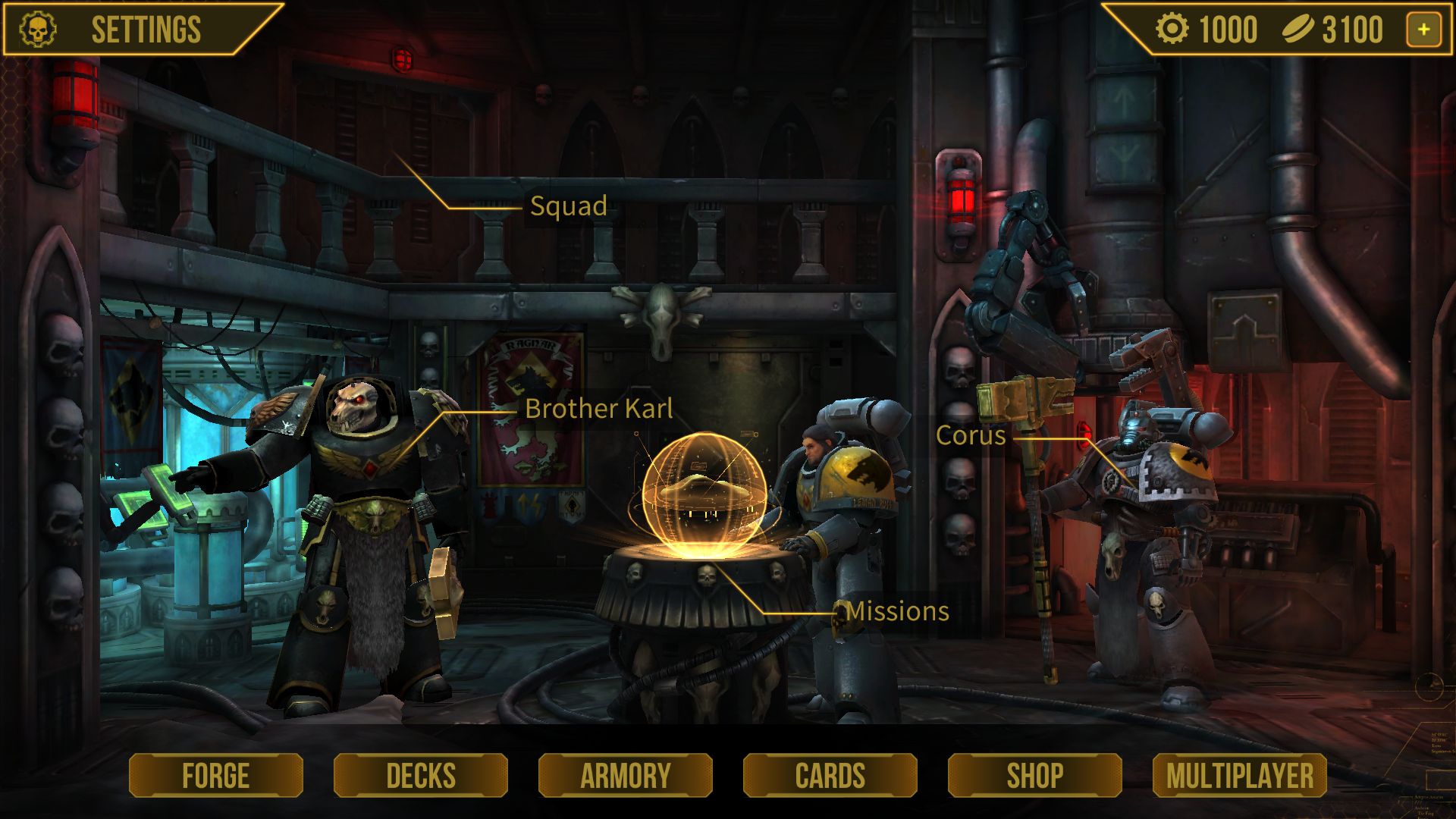Viewport: 1456px width, 819px height.
Task: Open the Missions label
Action: [897, 611]
